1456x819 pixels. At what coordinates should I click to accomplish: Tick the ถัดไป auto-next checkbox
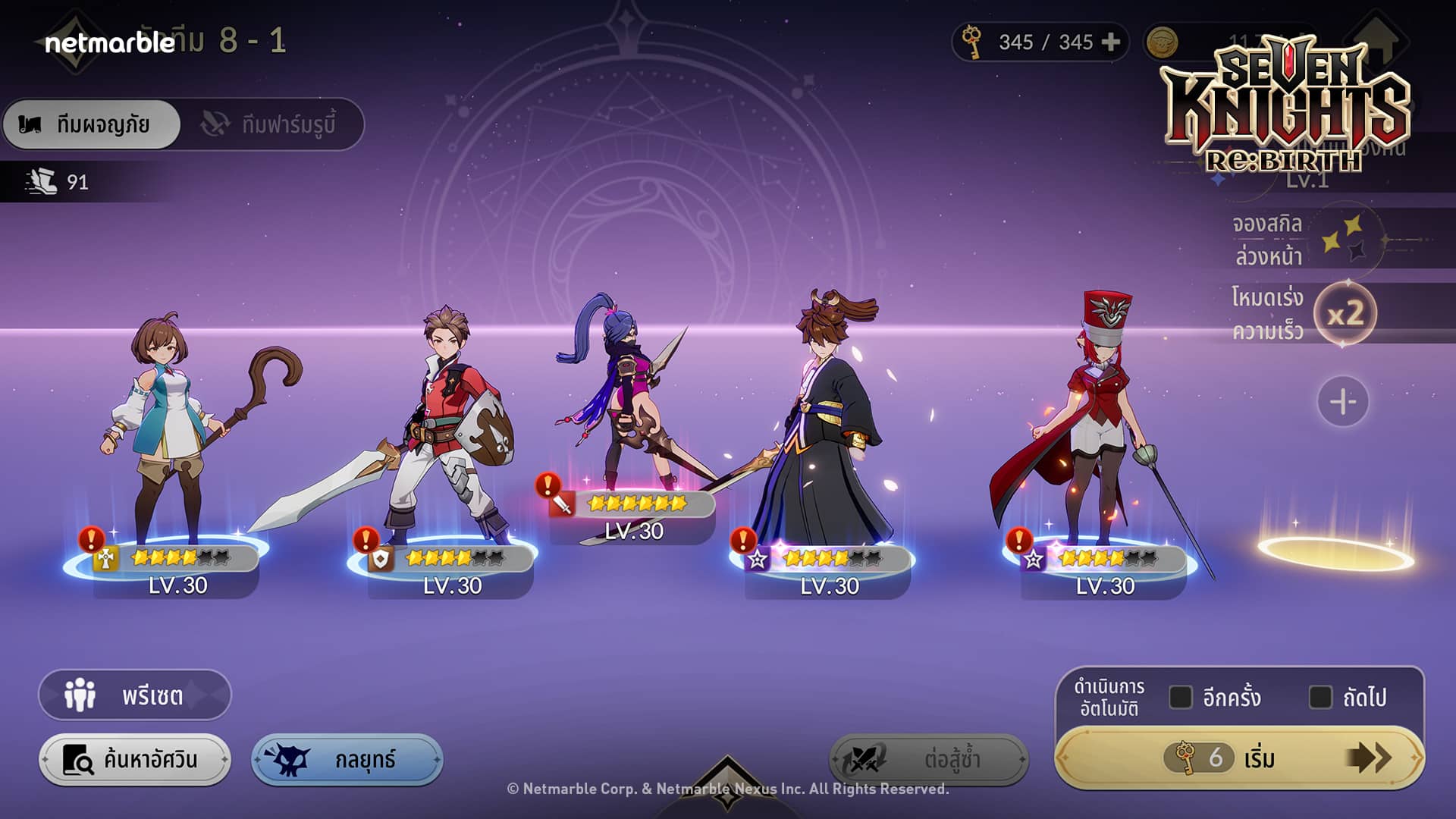tap(1320, 697)
